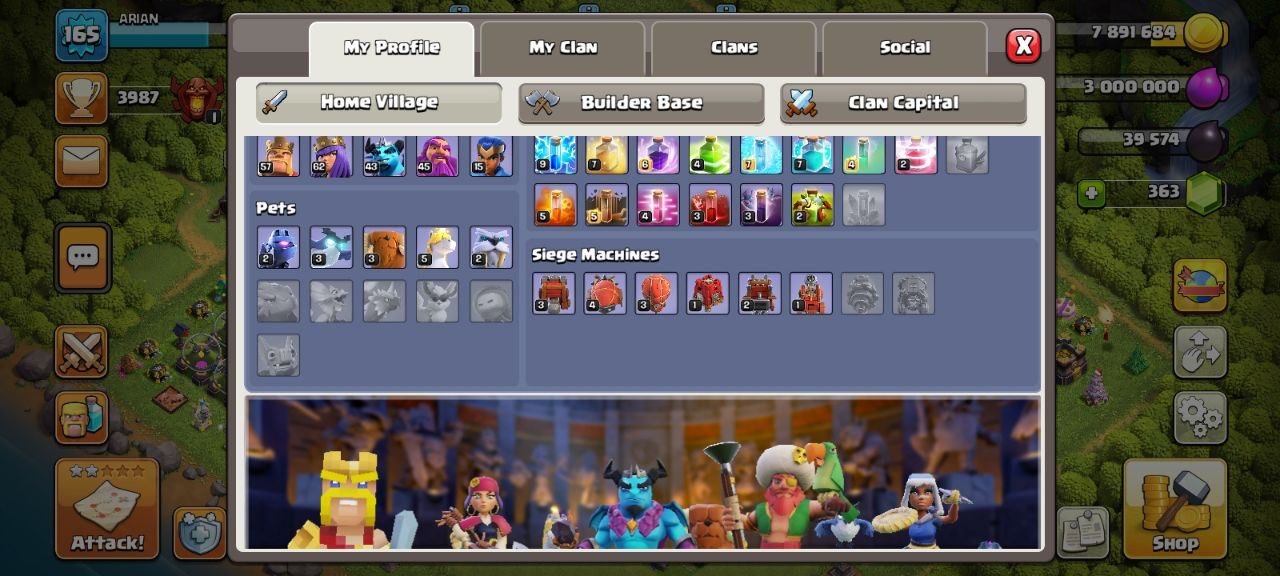Select the Home Village button
Screen dimensions: 1280x576
pyautogui.click(x=378, y=102)
